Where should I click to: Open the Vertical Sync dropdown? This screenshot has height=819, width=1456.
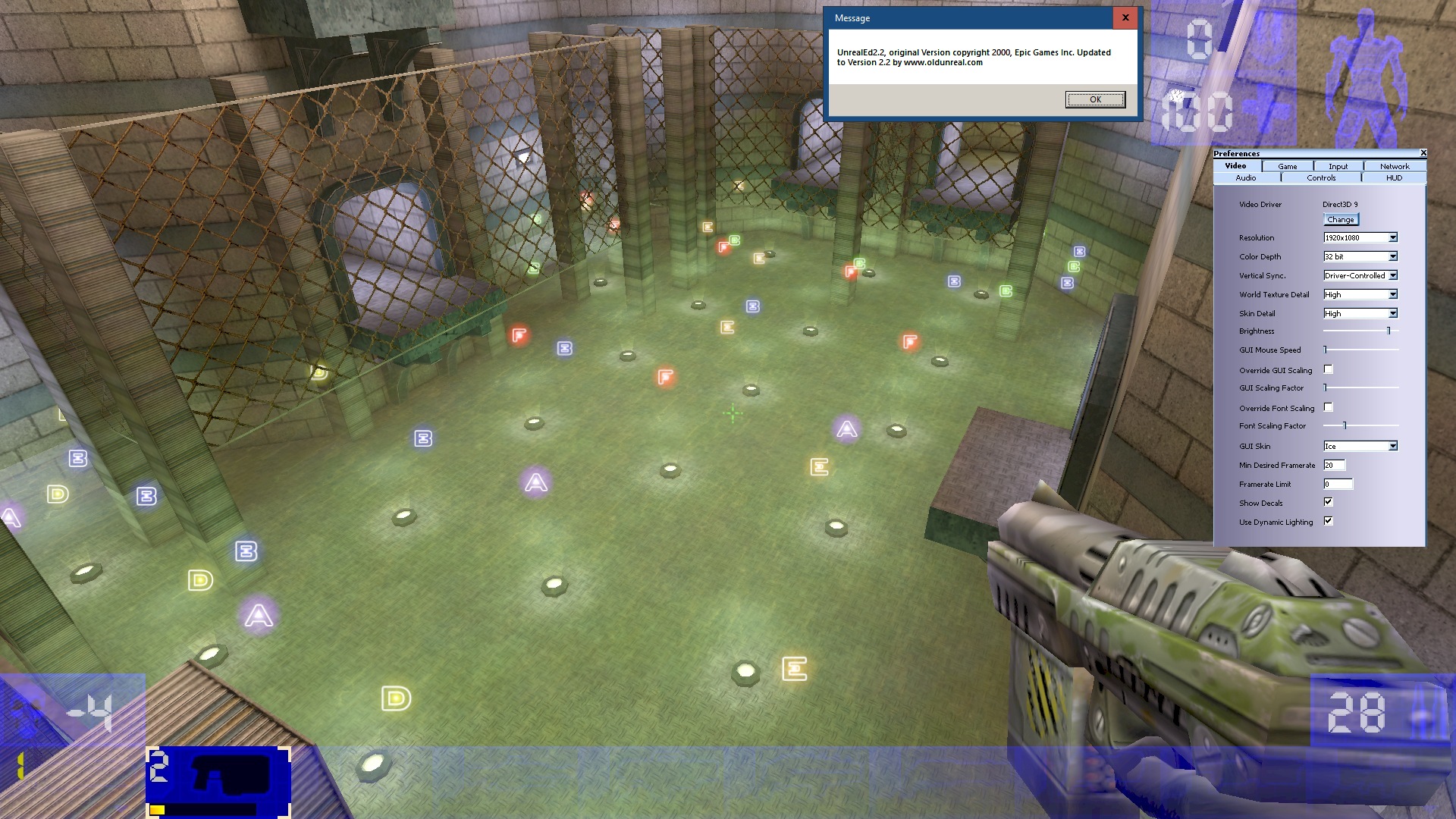1393,275
